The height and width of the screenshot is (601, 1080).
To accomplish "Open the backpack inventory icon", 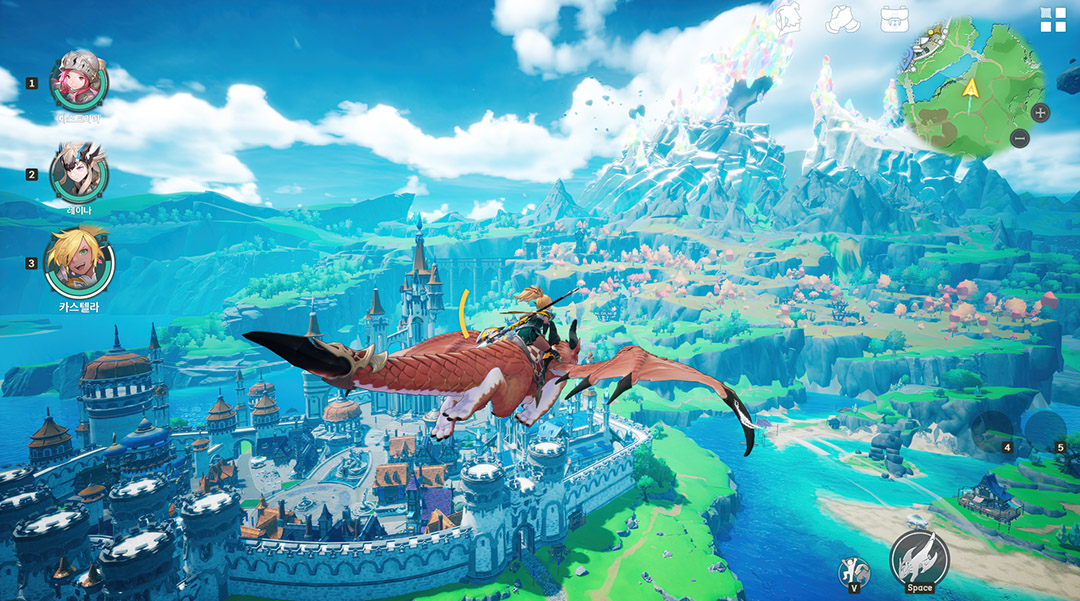I will click(x=894, y=19).
